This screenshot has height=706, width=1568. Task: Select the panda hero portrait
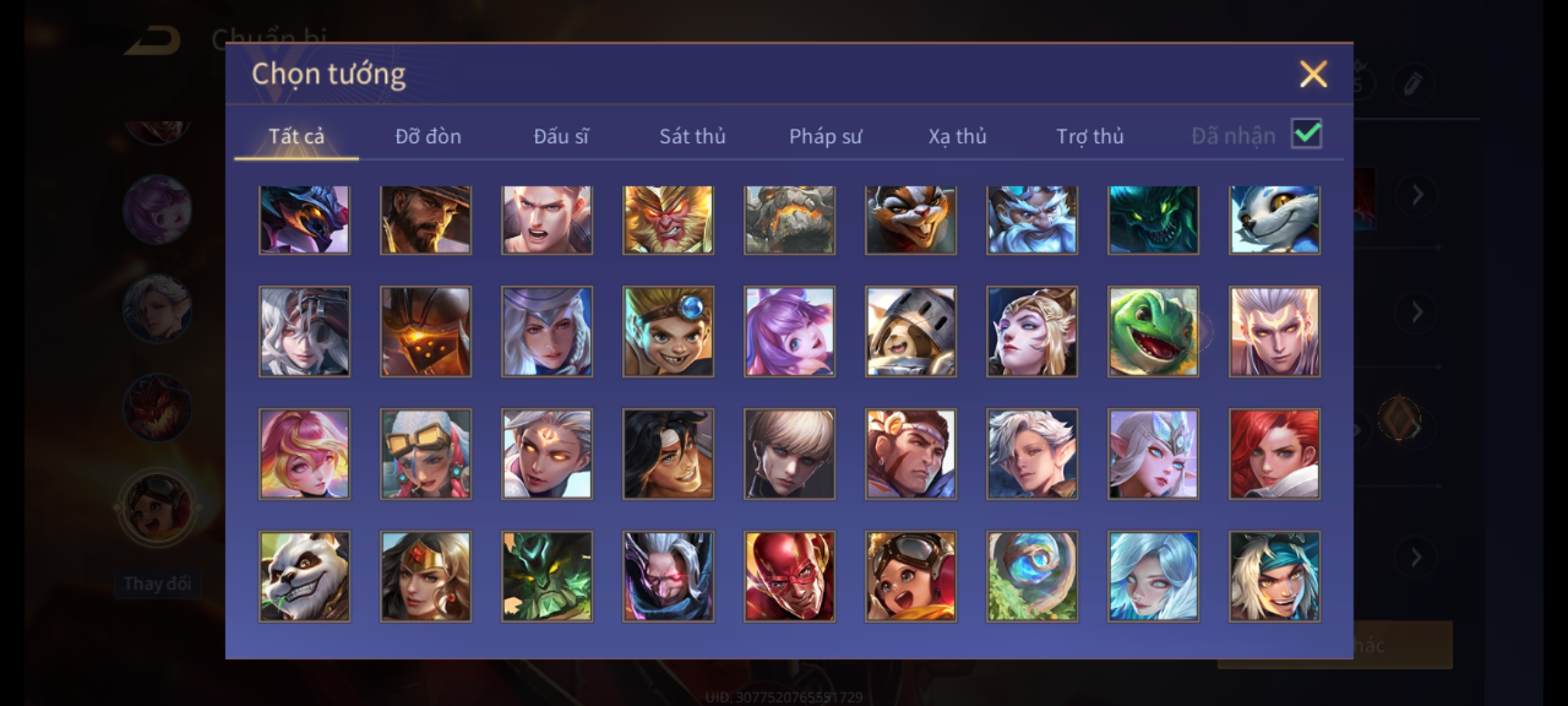click(x=304, y=576)
